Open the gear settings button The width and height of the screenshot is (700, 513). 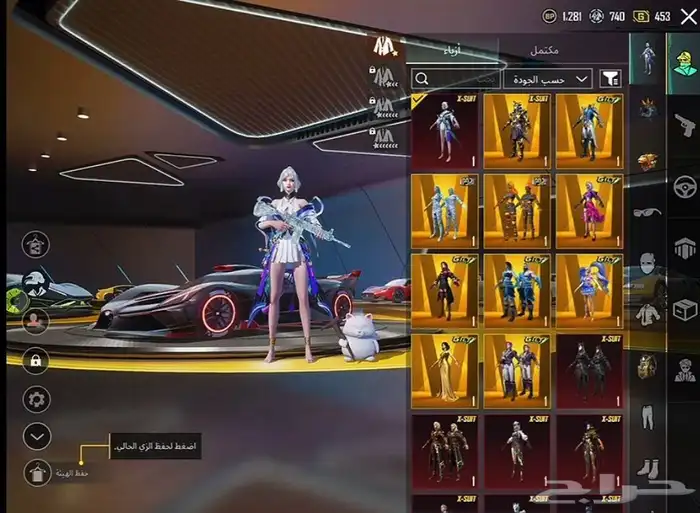[37, 400]
